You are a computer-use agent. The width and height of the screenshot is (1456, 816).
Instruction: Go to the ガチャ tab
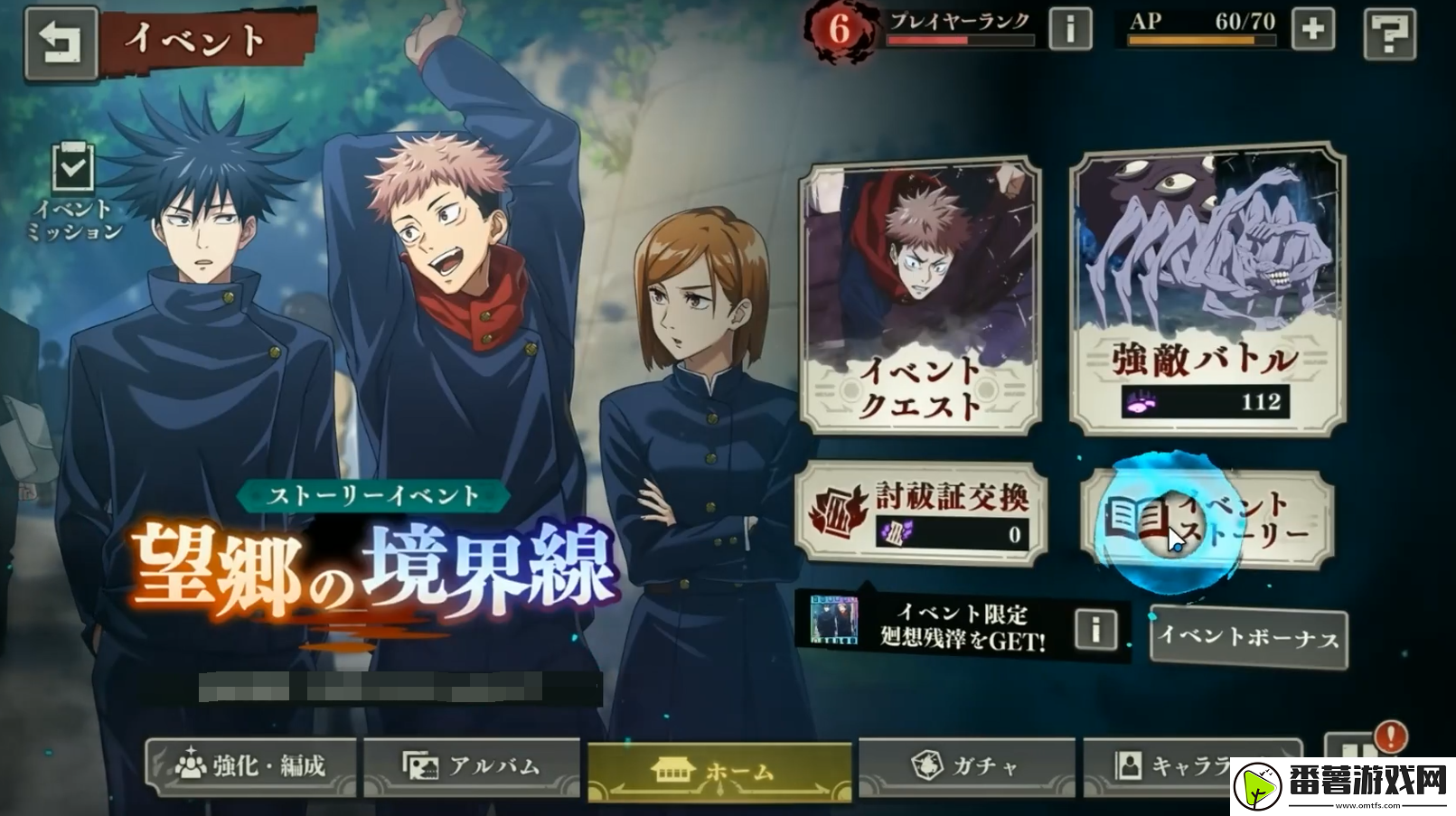(x=965, y=766)
